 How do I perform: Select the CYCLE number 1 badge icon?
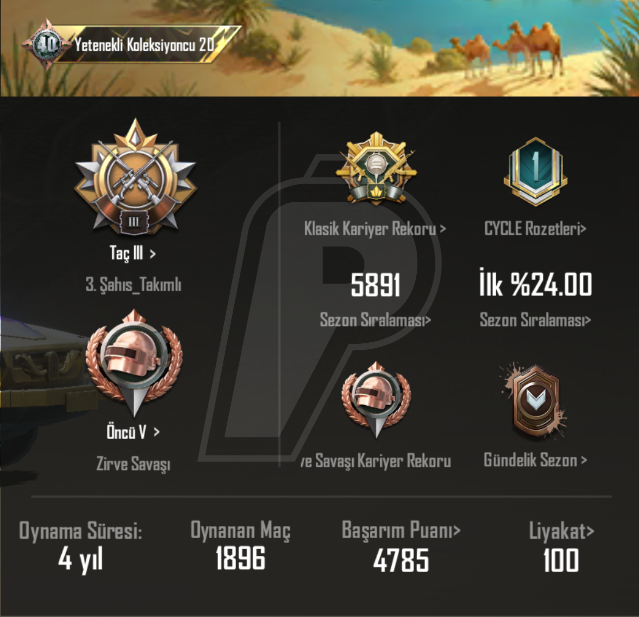536,175
